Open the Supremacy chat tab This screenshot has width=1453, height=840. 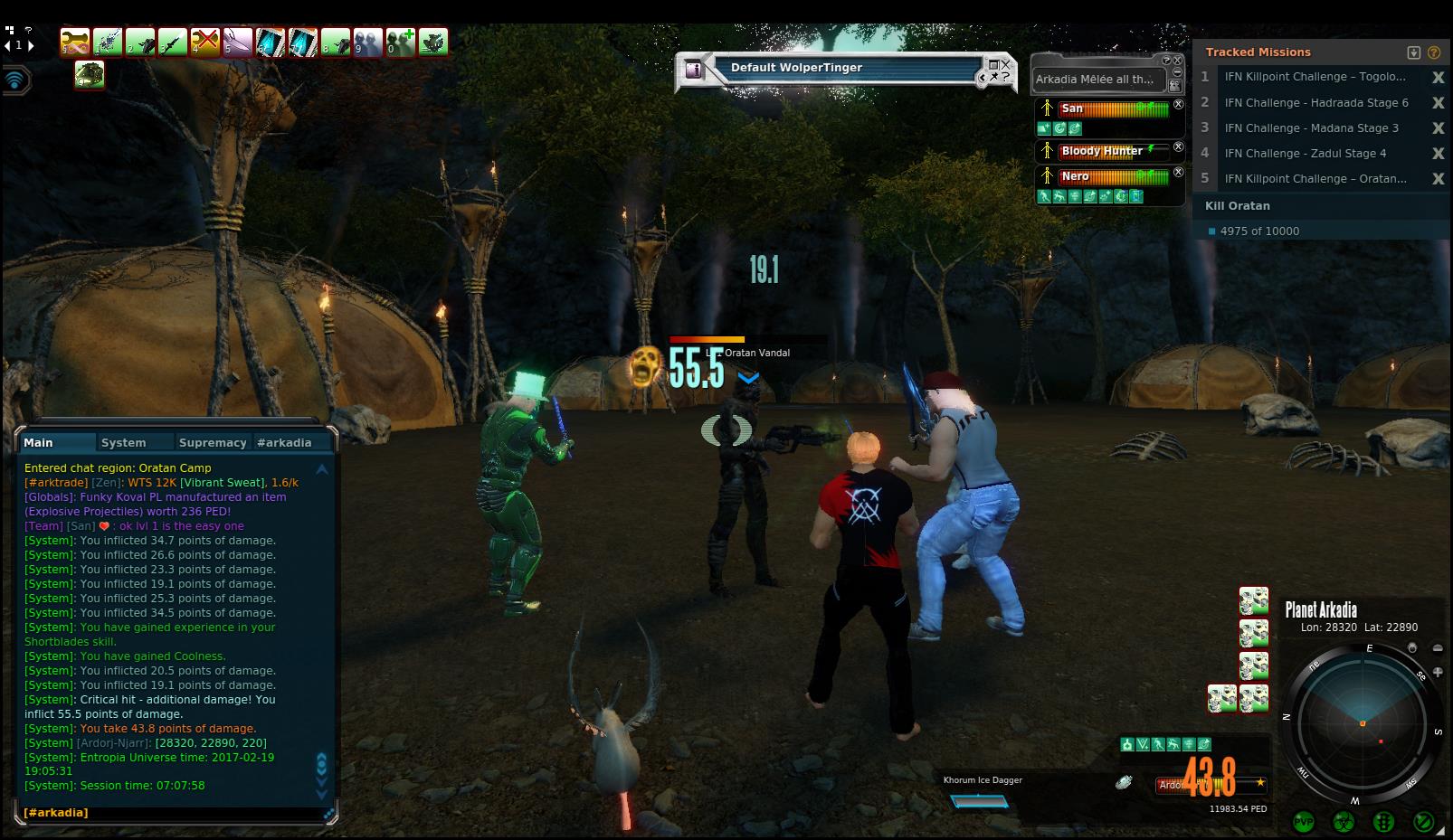[213, 442]
